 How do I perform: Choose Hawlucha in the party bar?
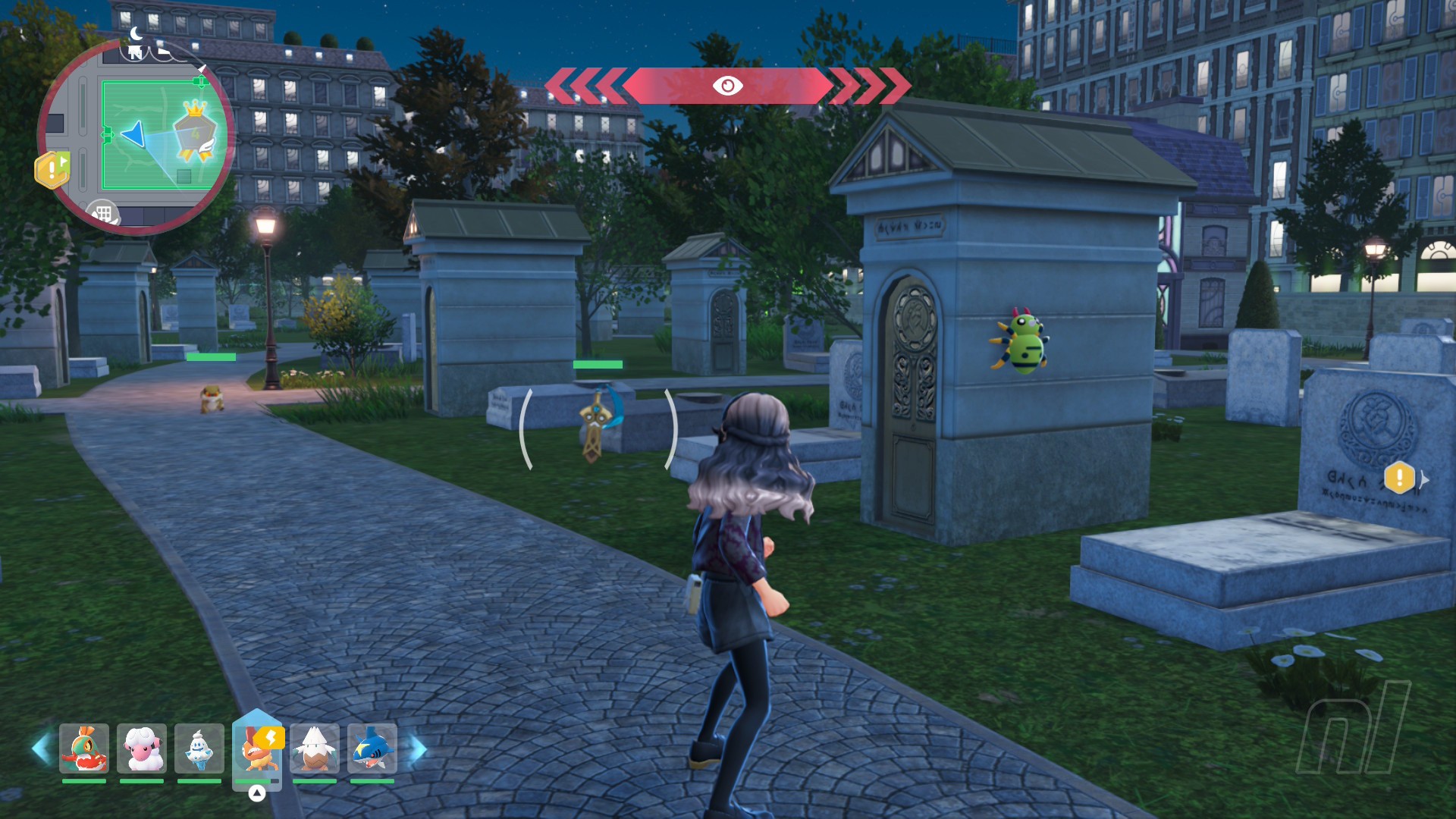click(x=84, y=748)
